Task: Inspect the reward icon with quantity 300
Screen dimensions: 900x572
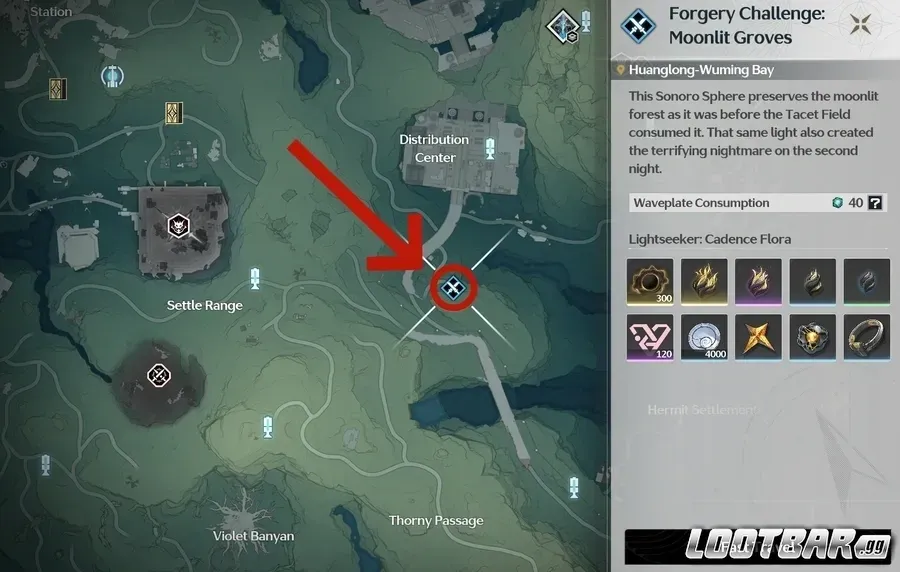Action: (650, 281)
